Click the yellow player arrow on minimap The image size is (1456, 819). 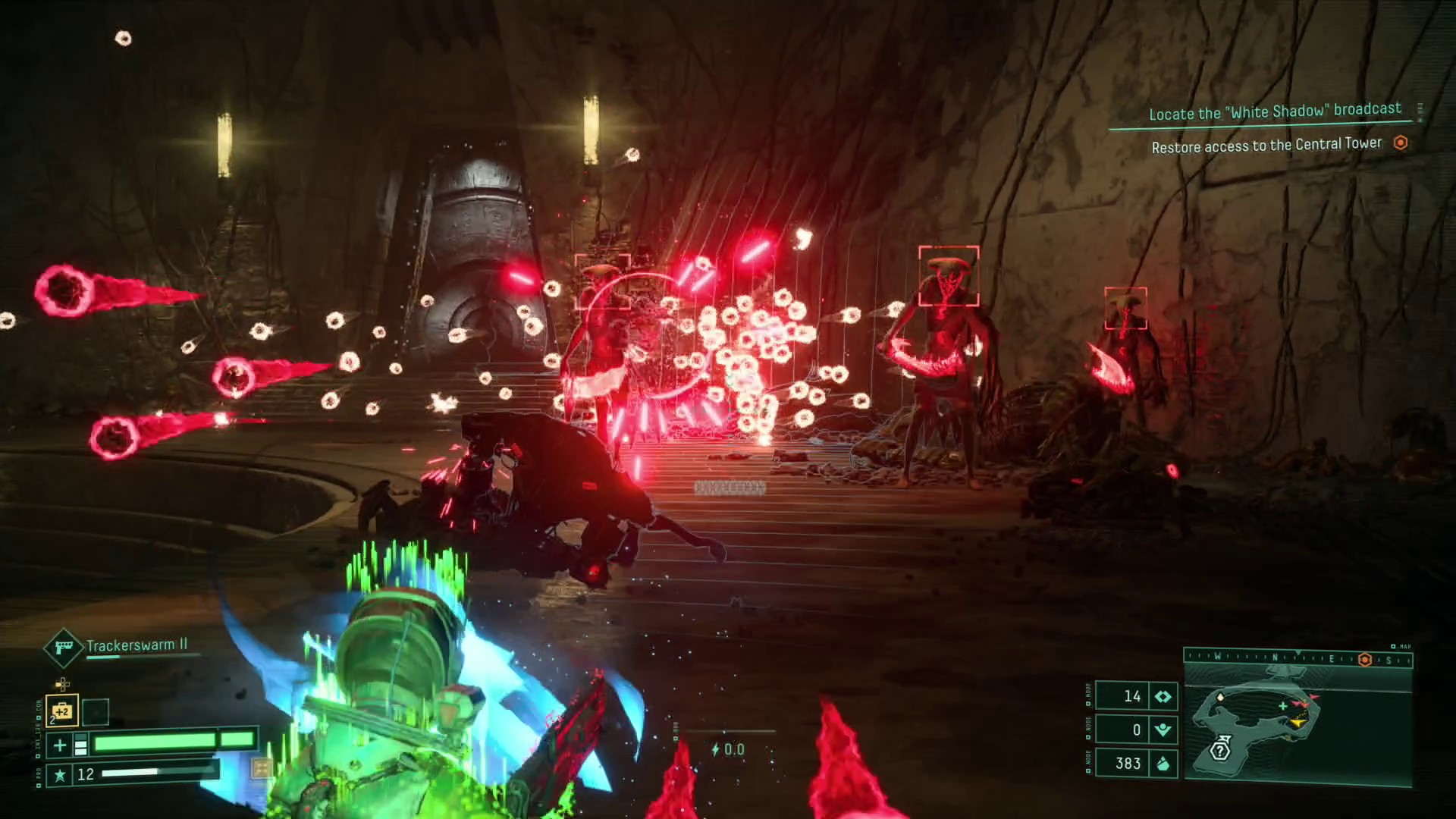1298,723
